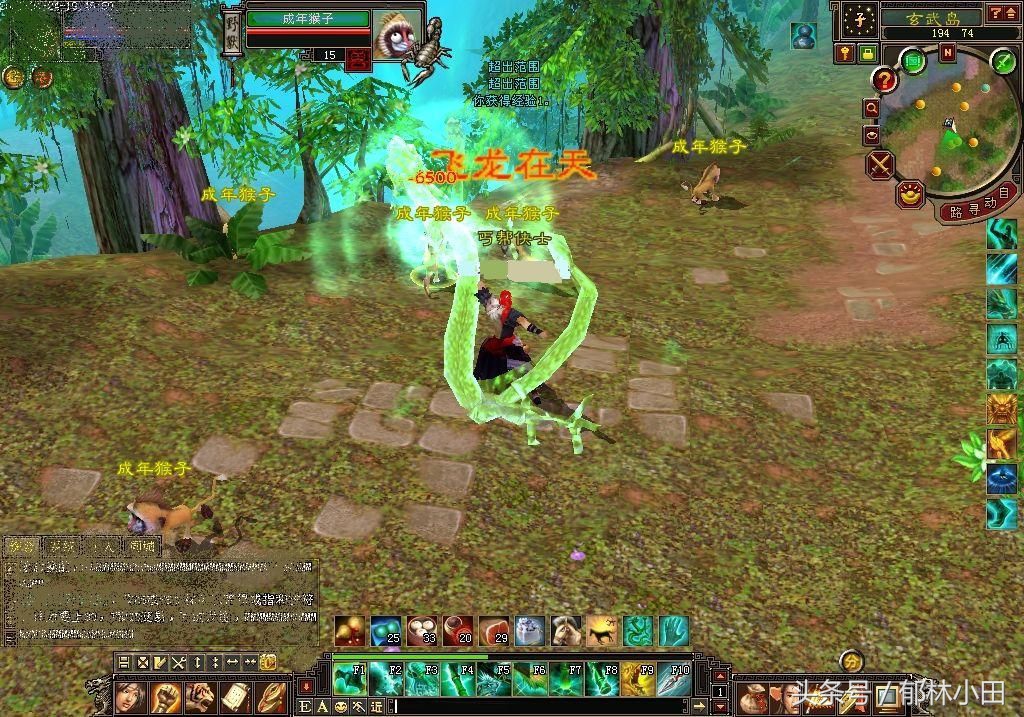Use the red meat item numbered 29
Viewport: 1024px width, 717px height.
pyautogui.click(x=494, y=630)
